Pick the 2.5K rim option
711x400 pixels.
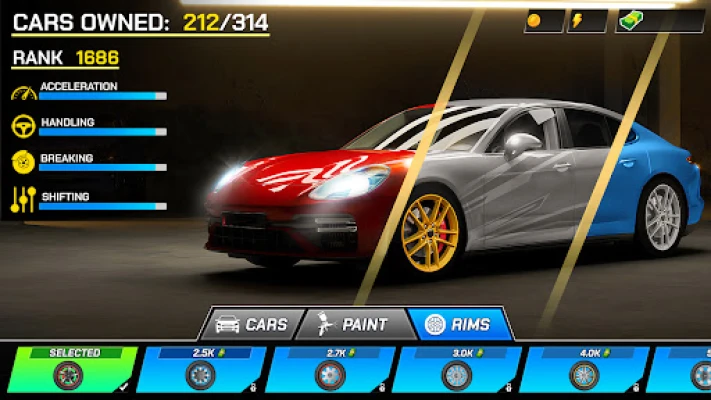pyautogui.click(x=198, y=370)
